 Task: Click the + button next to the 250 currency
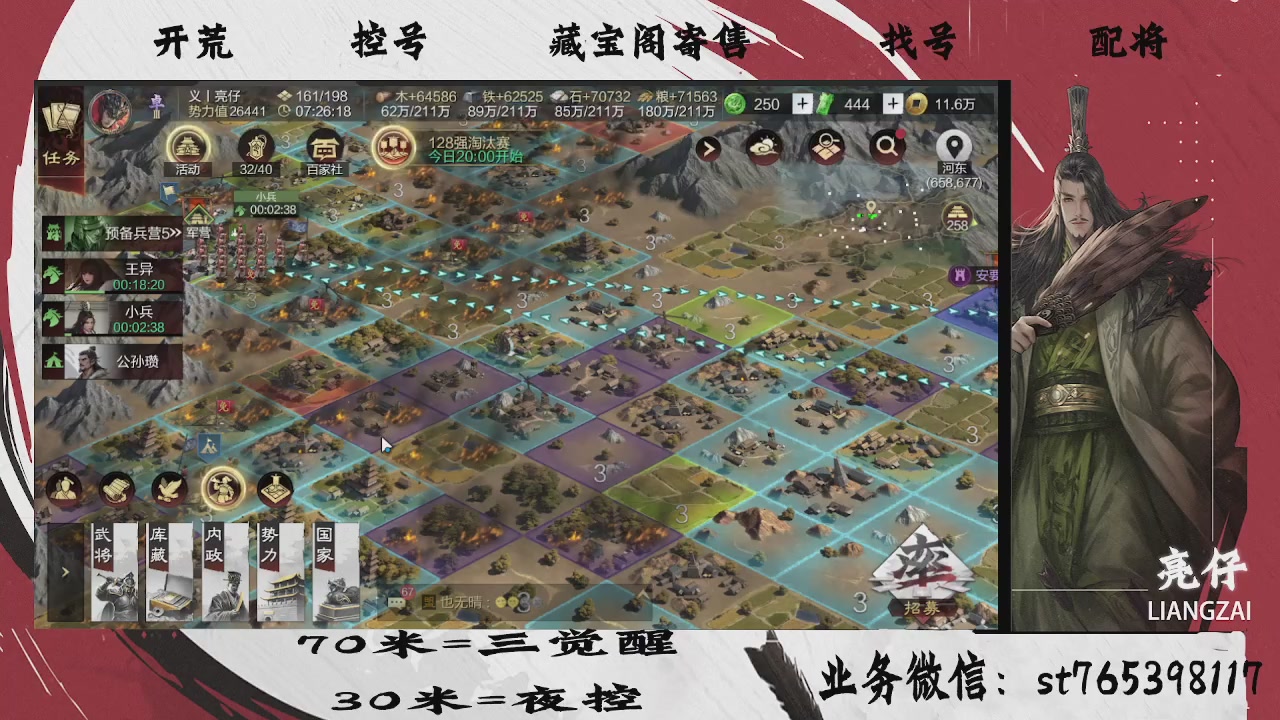pyautogui.click(x=801, y=104)
